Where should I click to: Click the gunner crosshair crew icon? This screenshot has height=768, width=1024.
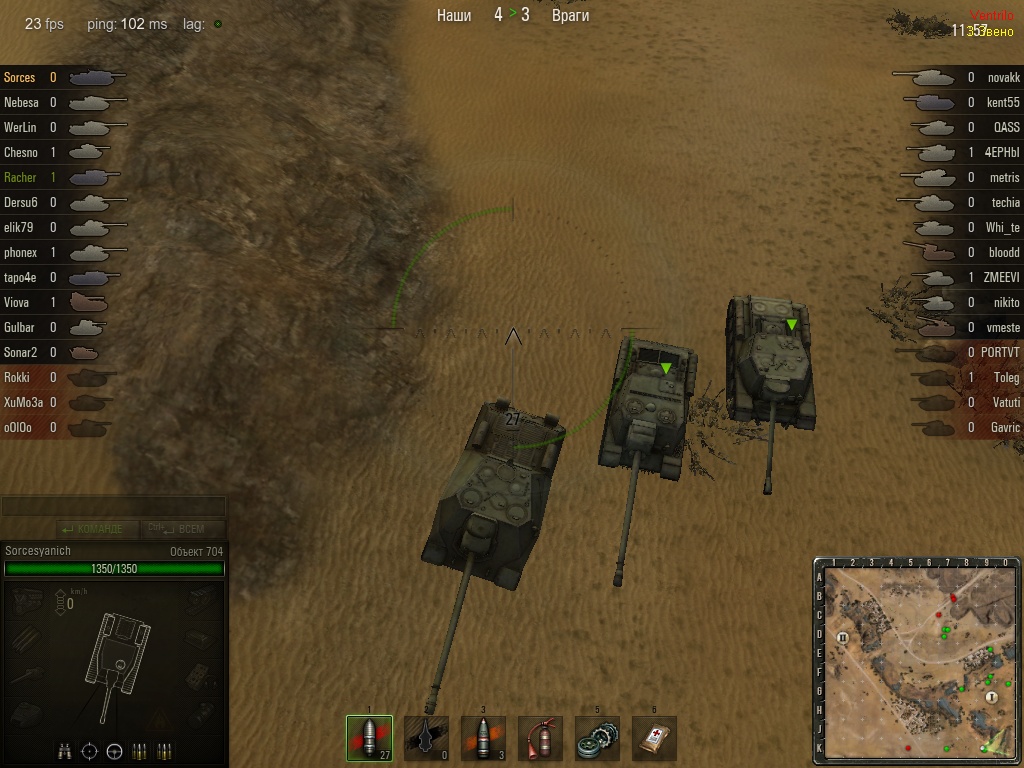point(90,751)
